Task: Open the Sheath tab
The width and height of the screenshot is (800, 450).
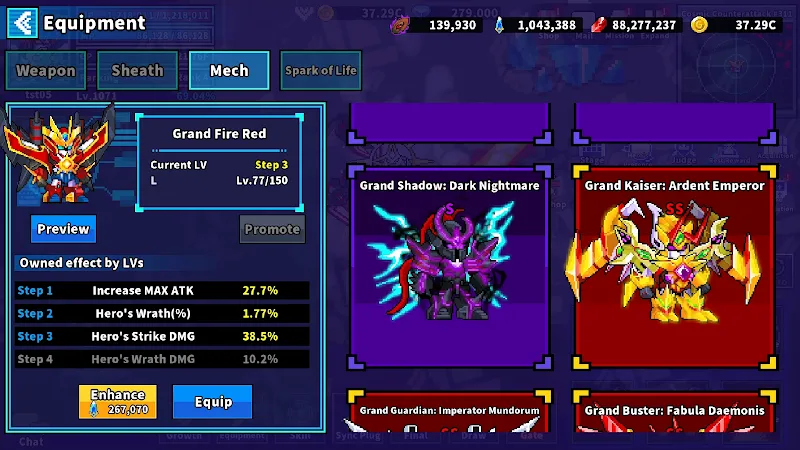Action: 137,71
